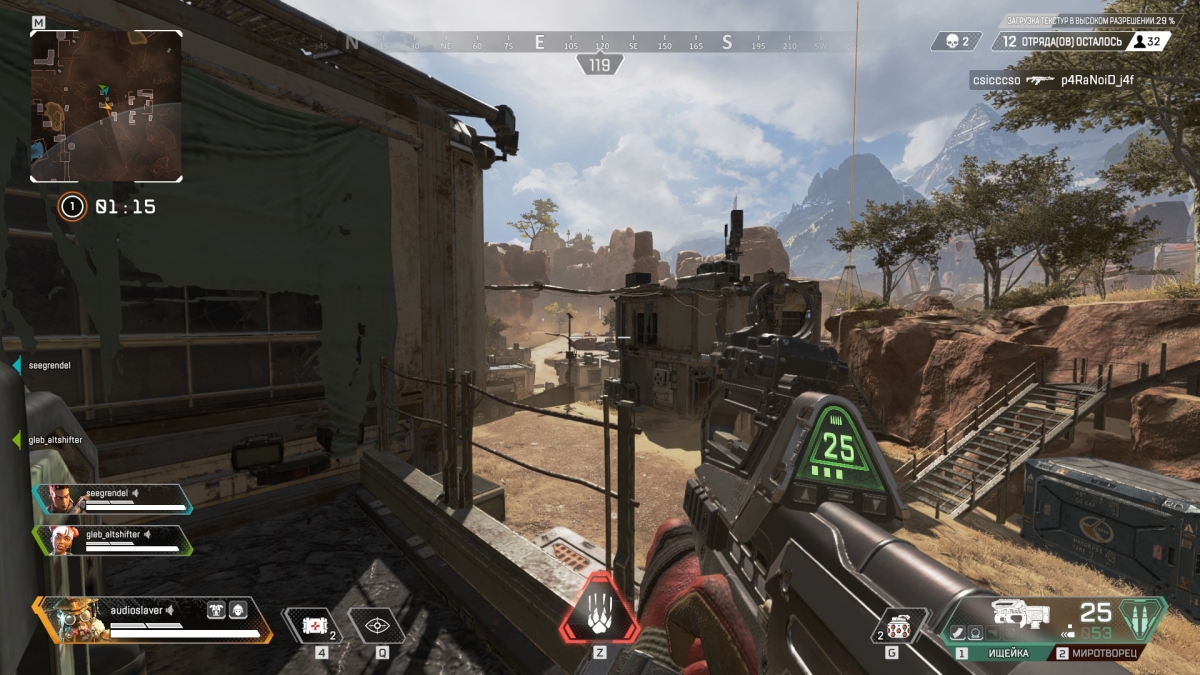Screen dimensions: 1200x675
Task: Activate the eye tactical ability
Action: coord(377,626)
